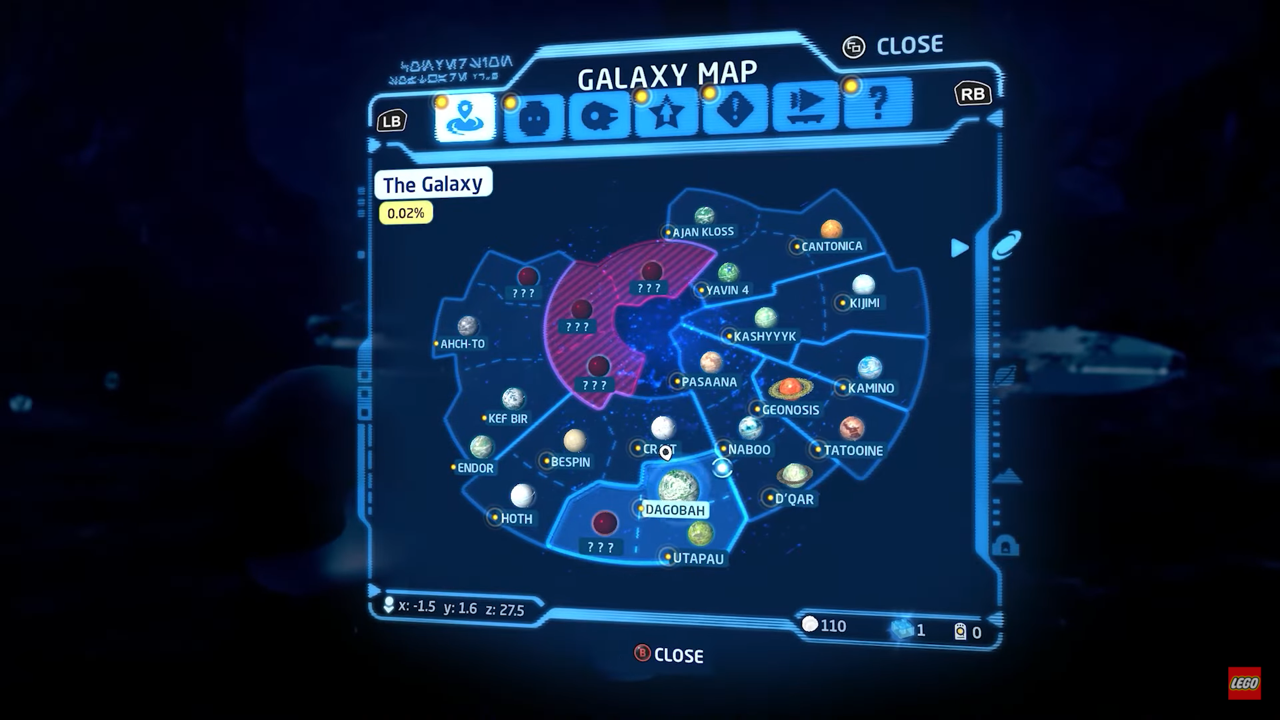This screenshot has width=1280, height=720.
Task: Select planet Utapau
Action: point(700,535)
